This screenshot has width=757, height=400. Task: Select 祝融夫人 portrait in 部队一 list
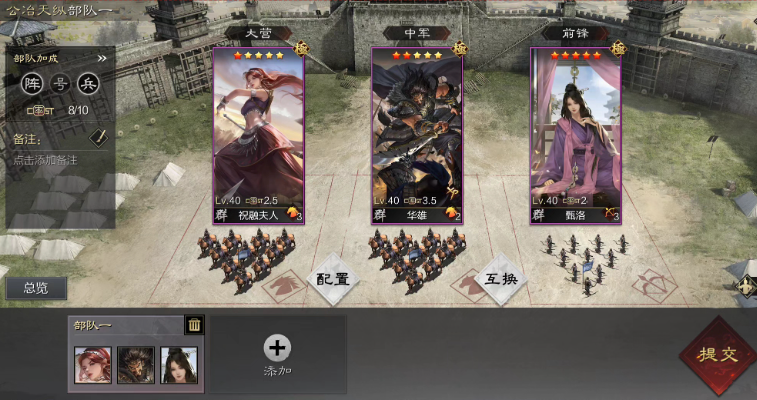[93, 365]
